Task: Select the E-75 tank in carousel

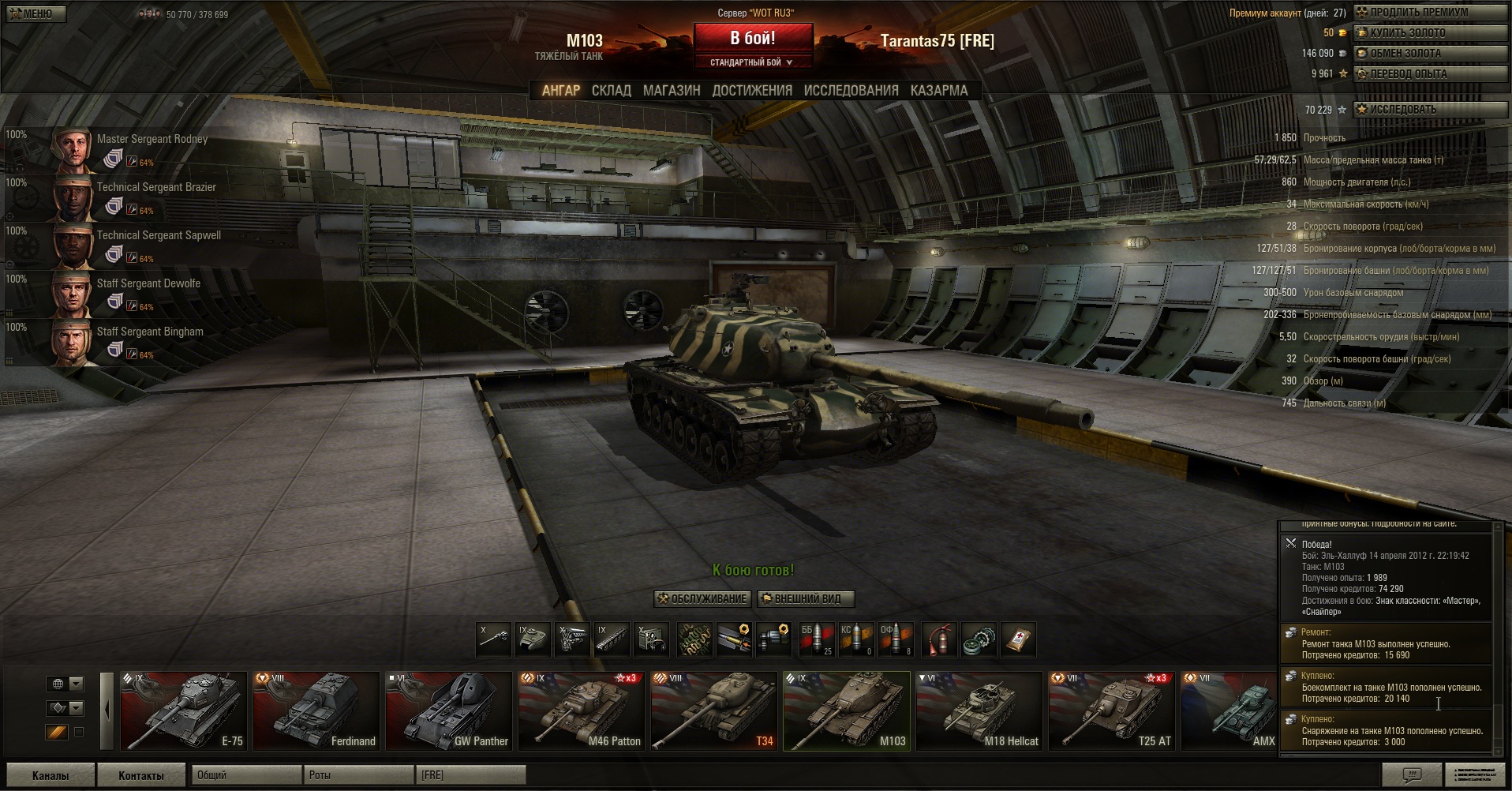Action: (183, 710)
